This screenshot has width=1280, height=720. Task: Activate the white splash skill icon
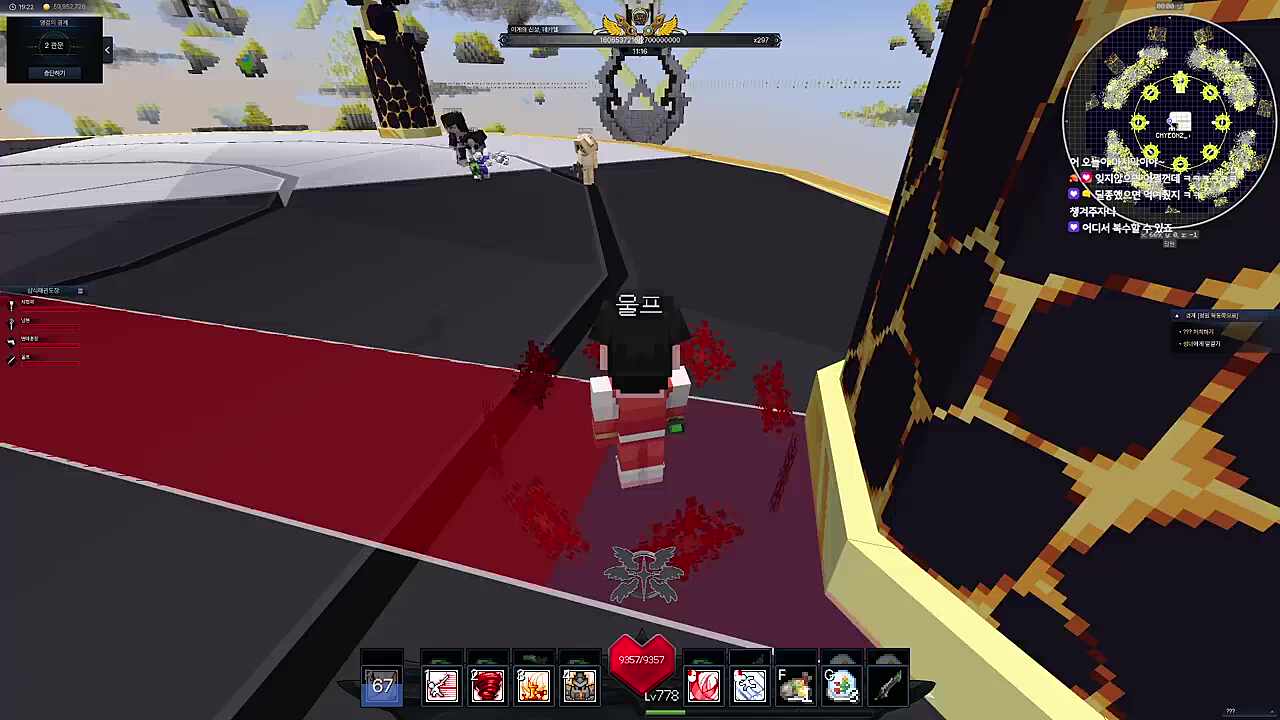click(x=749, y=686)
